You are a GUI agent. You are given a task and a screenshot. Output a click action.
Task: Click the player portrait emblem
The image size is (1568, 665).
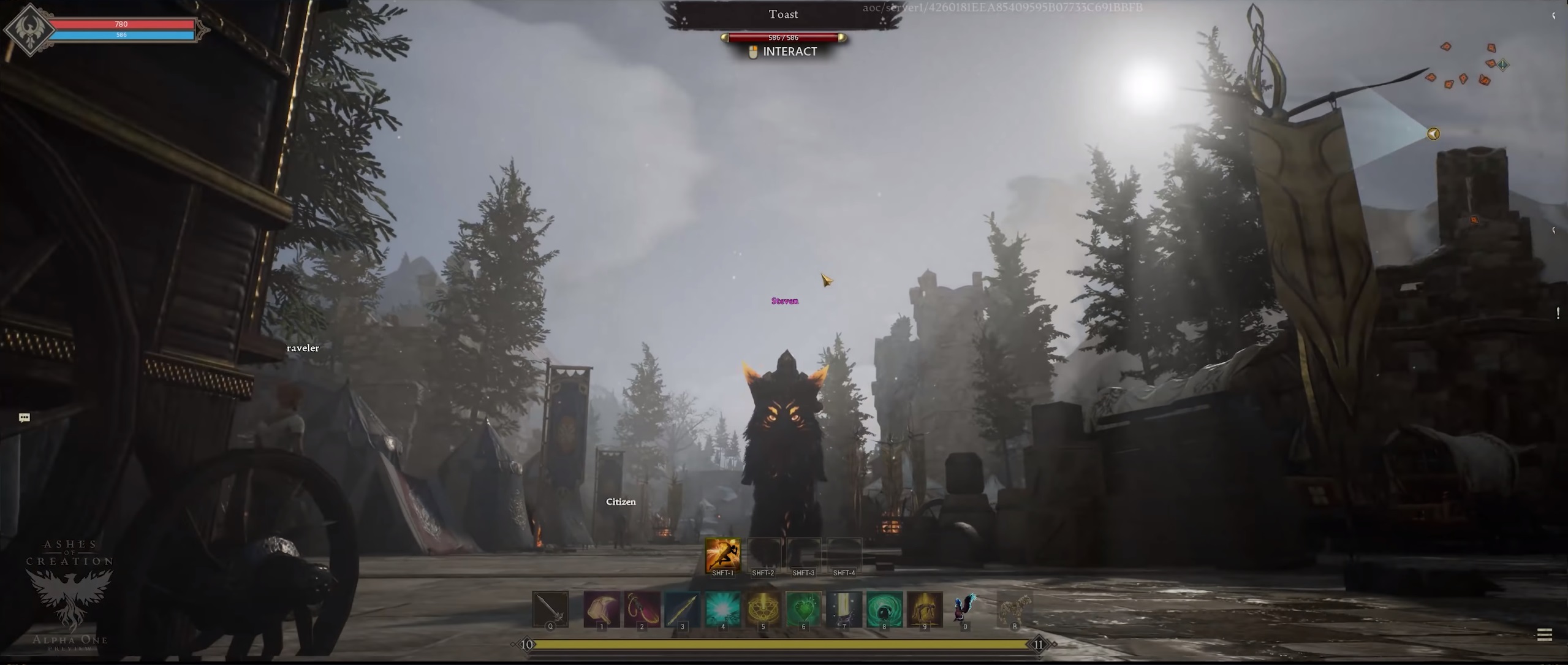pyautogui.click(x=29, y=29)
